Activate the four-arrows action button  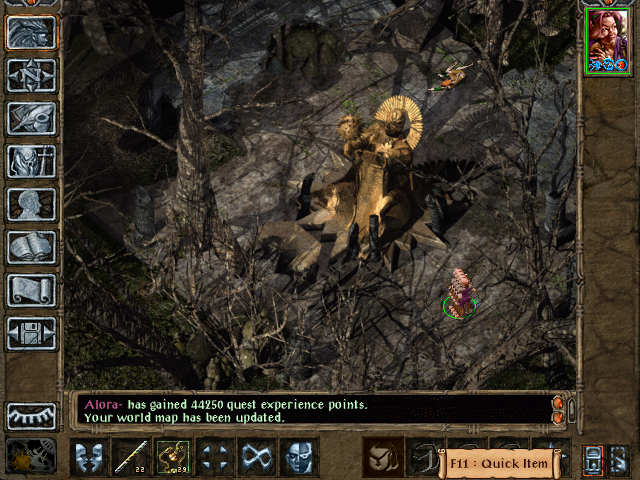point(215,457)
